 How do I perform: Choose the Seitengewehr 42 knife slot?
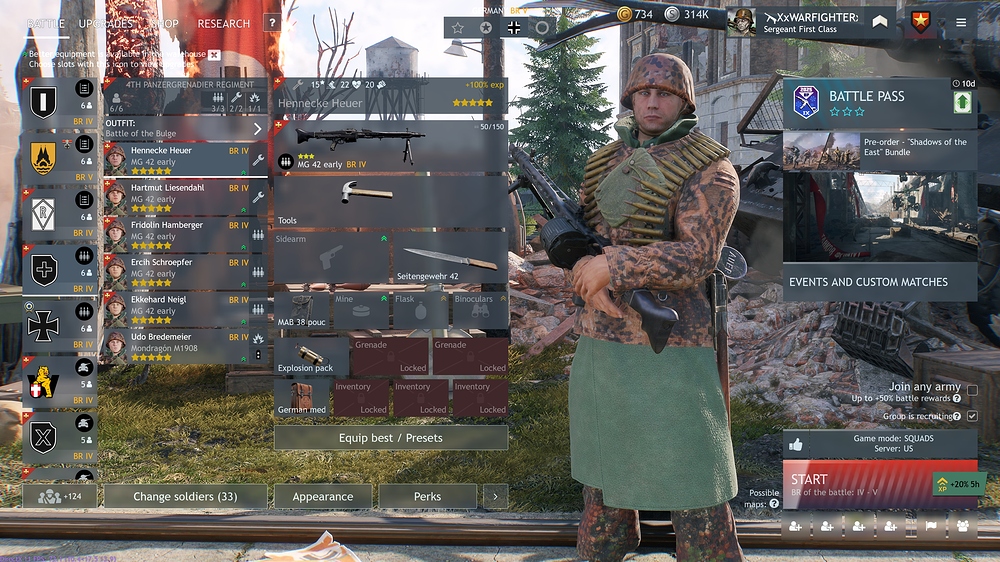pyautogui.click(x=450, y=259)
